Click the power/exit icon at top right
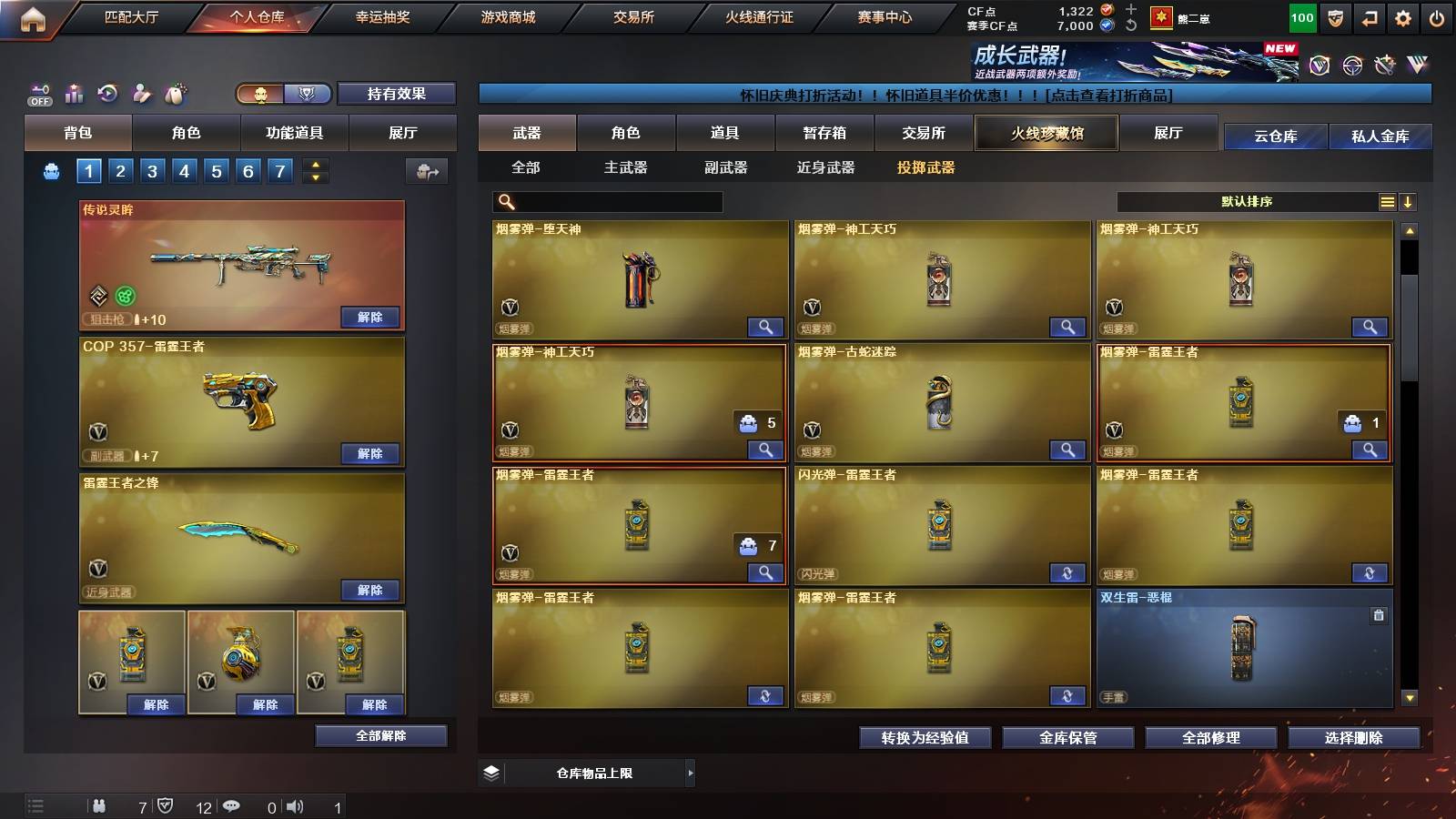Viewport: 1456px width, 819px height. click(1438, 16)
